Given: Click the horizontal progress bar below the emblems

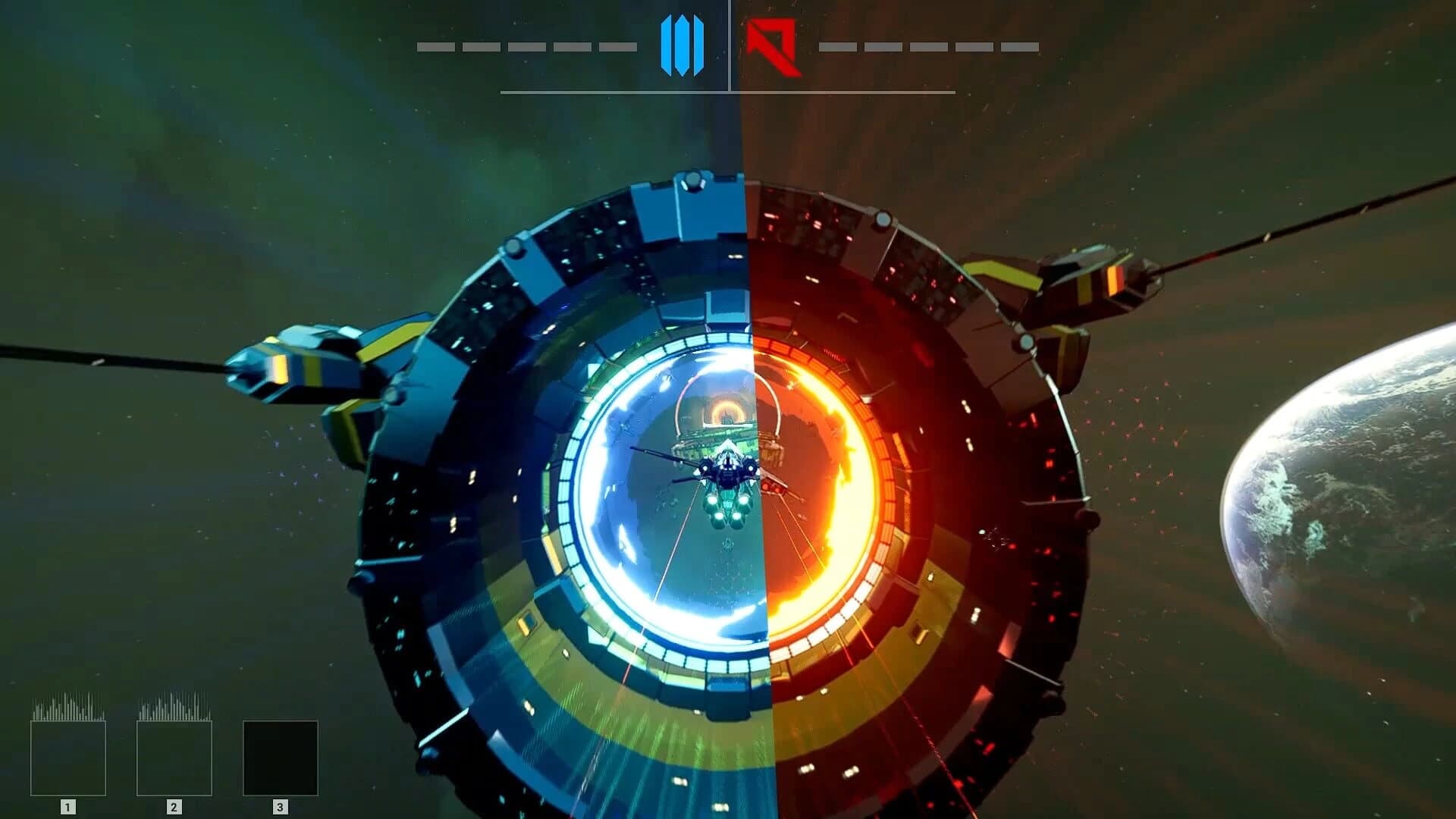Looking at the screenshot, I should coord(728,93).
